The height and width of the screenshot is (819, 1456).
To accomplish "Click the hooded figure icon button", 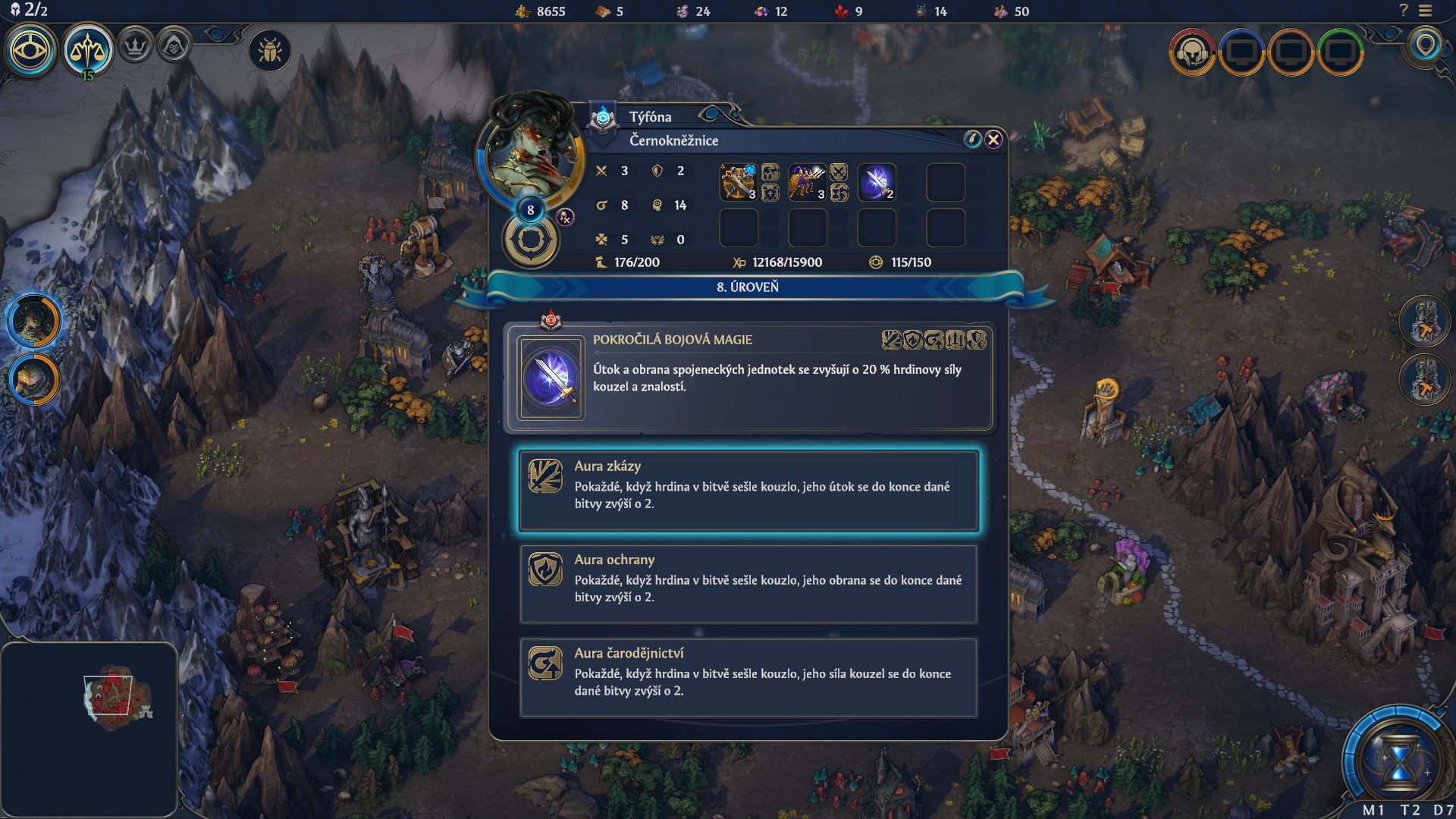I will pyautogui.click(x=174, y=45).
